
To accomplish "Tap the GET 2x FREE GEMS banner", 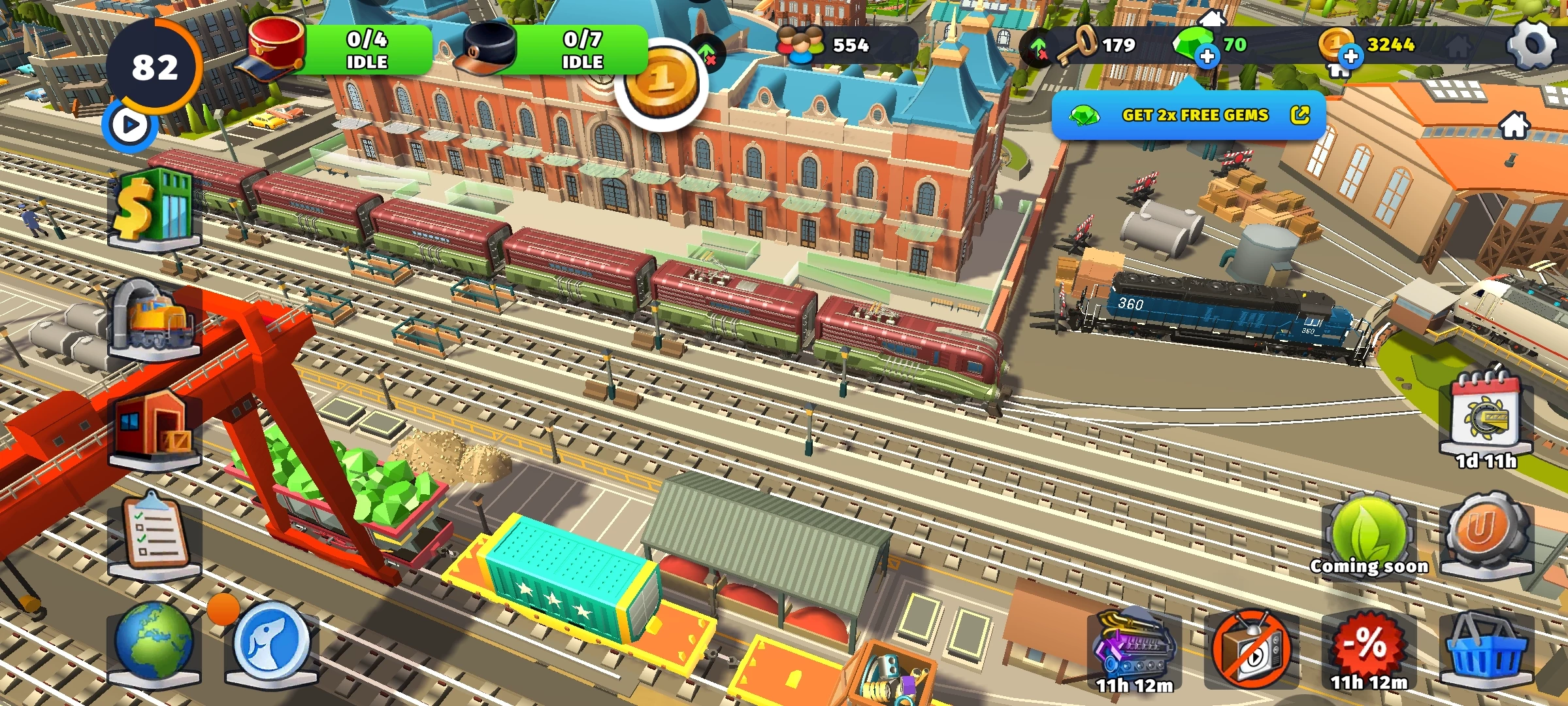I will point(1189,116).
